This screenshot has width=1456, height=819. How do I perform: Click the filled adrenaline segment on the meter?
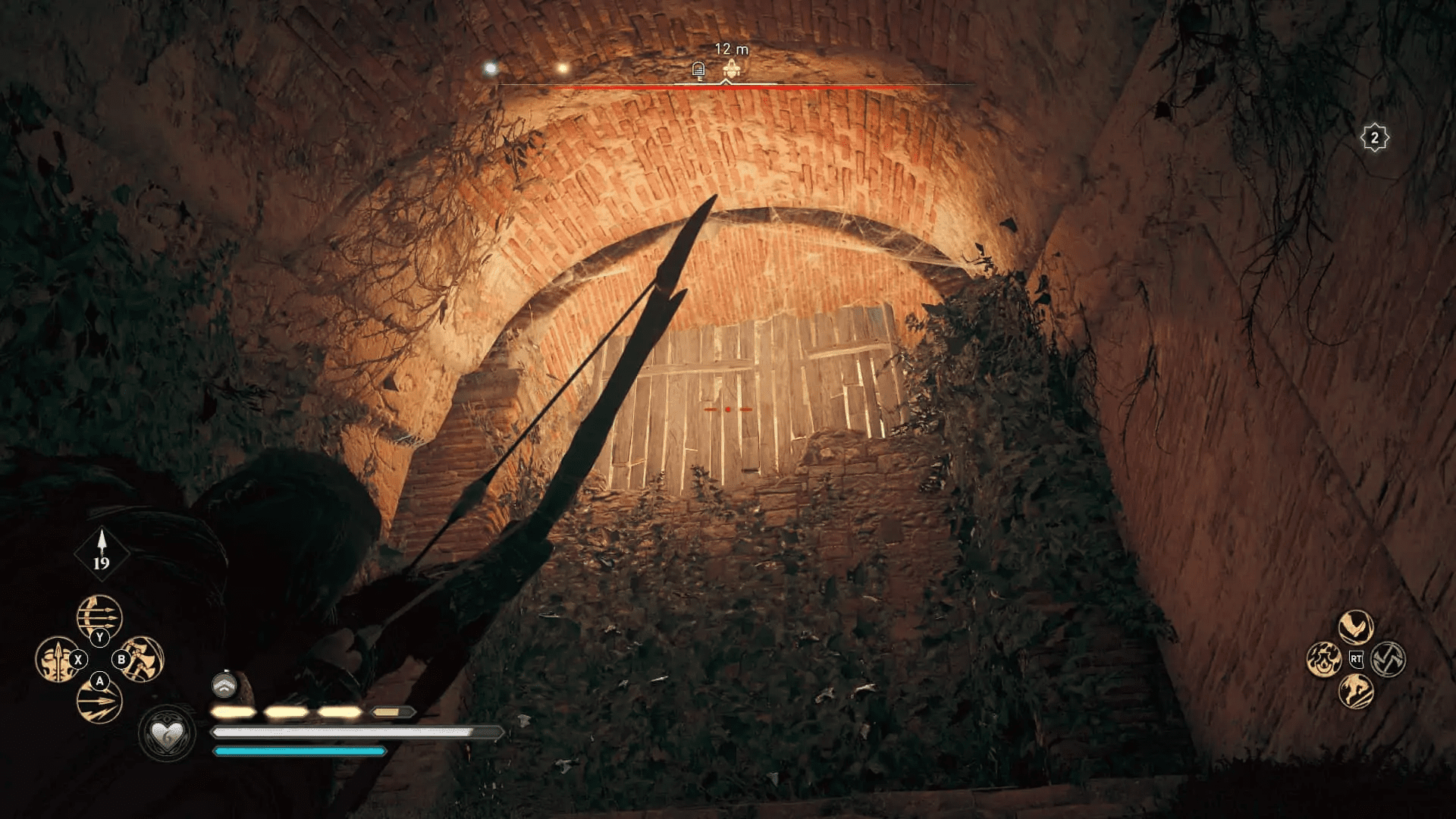[235, 711]
